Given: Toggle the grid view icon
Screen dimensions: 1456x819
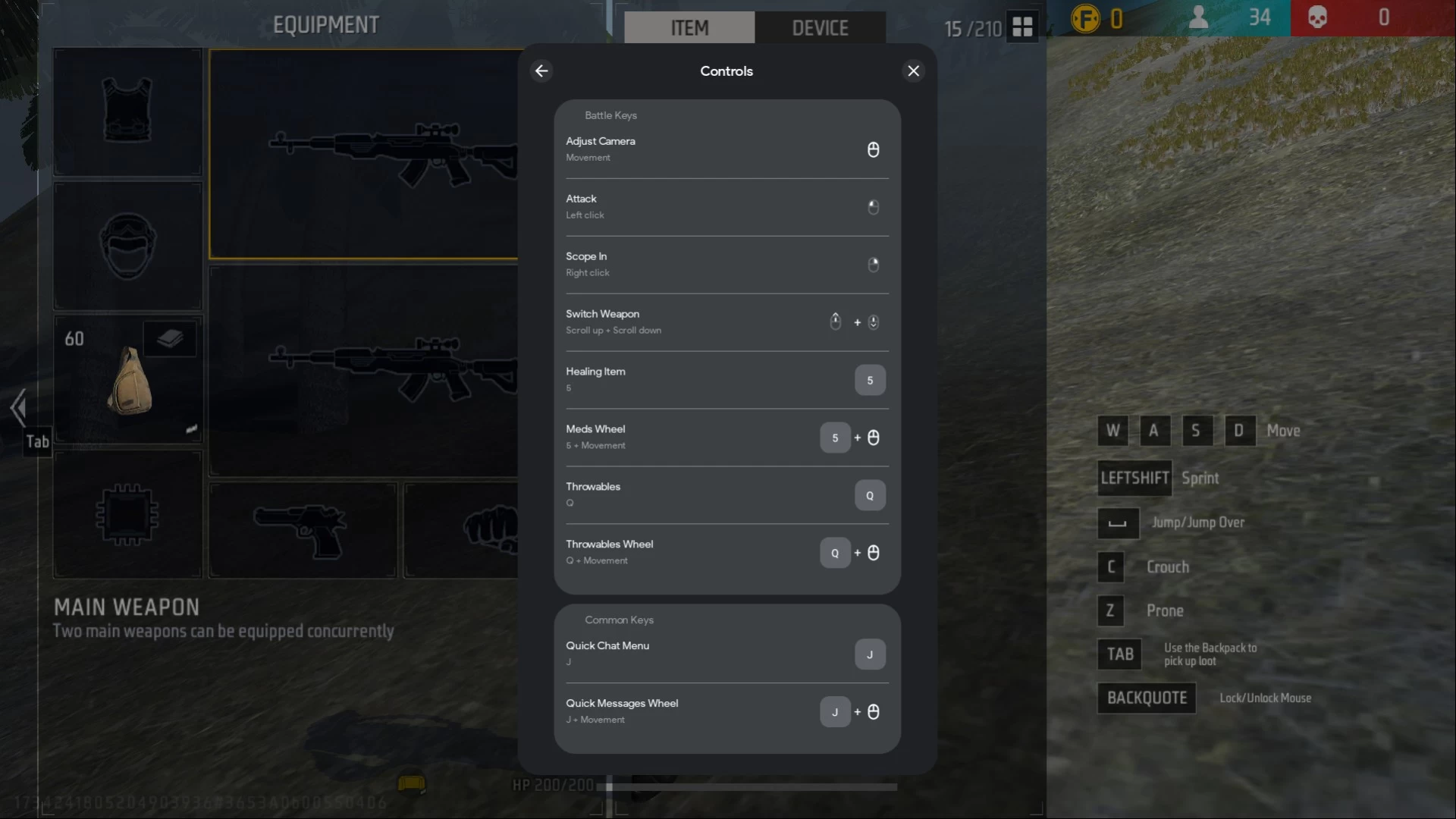Looking at the screenshot, I should tap(1022, 27).
